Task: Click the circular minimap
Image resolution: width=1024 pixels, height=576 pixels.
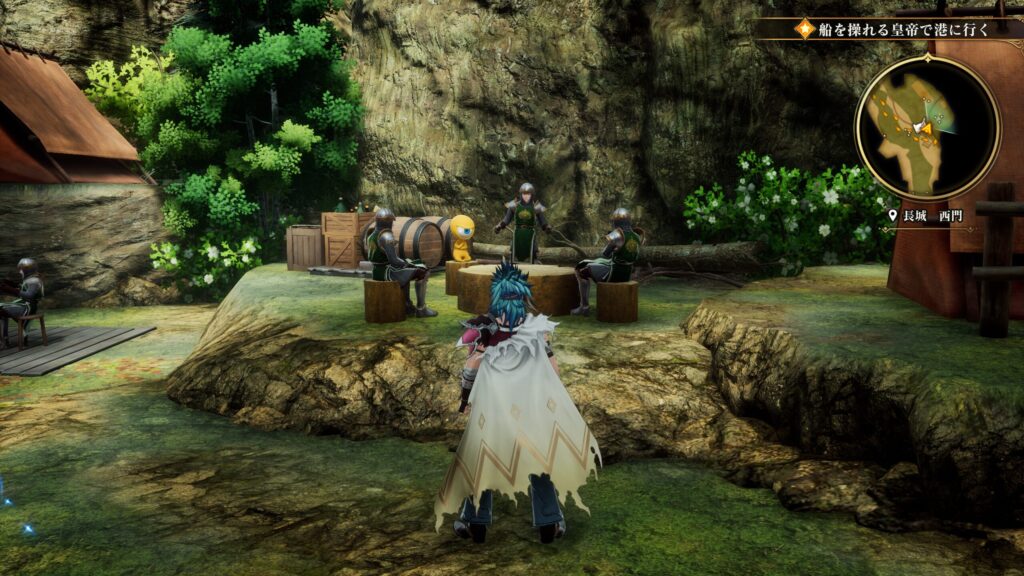Action: (x=927, y=127)
